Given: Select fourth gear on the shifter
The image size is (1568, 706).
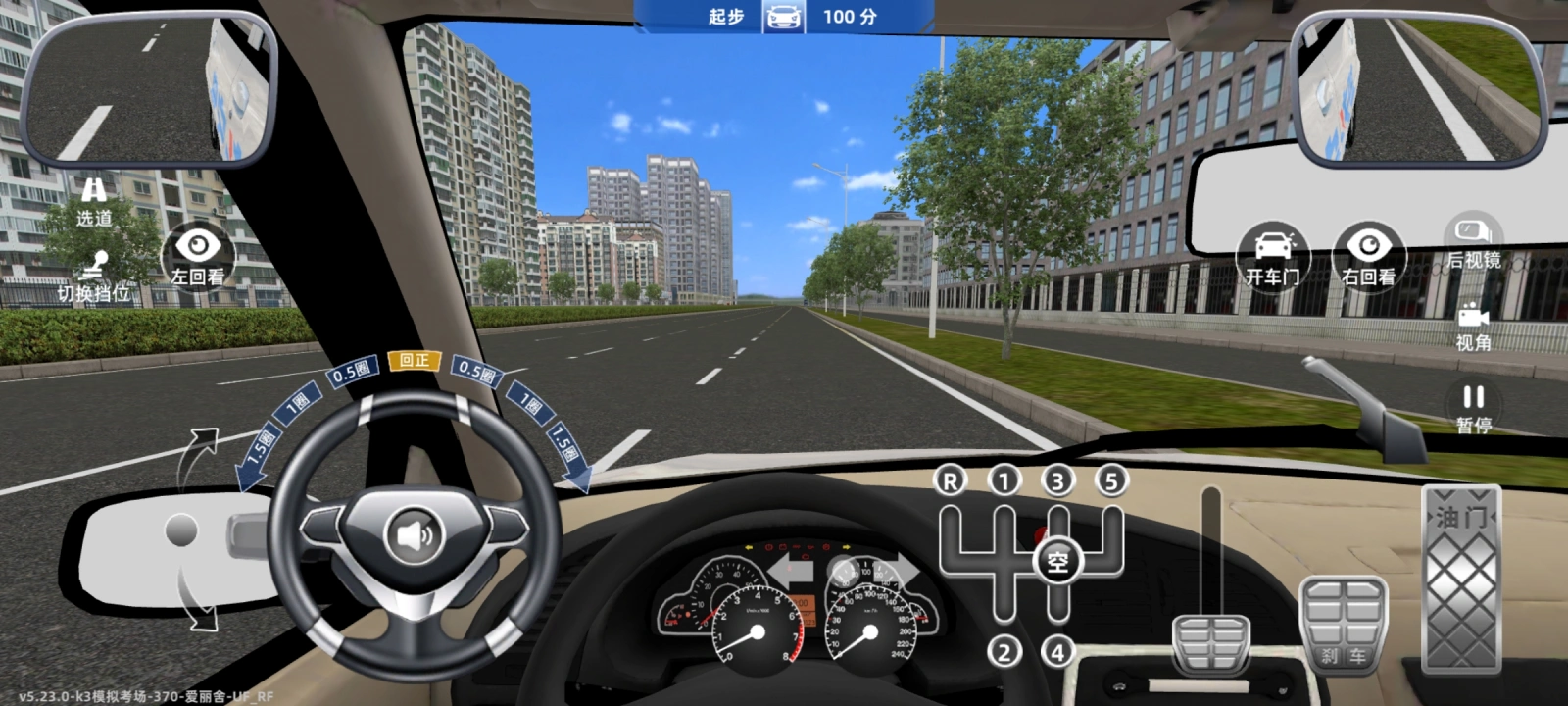Looking at the screenshot, I should pos(1056,651).
